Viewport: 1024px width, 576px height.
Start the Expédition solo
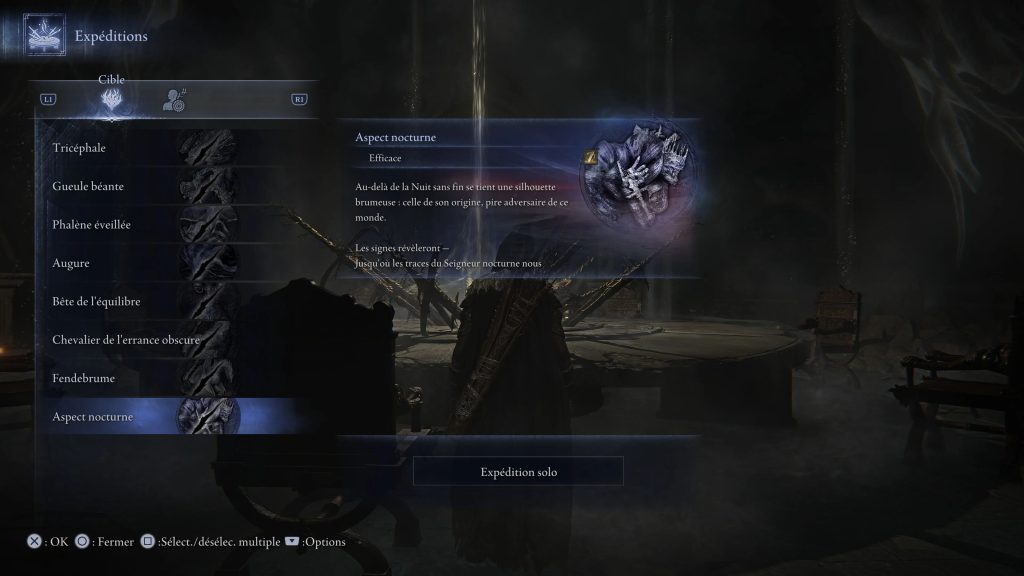click(518, 471)
